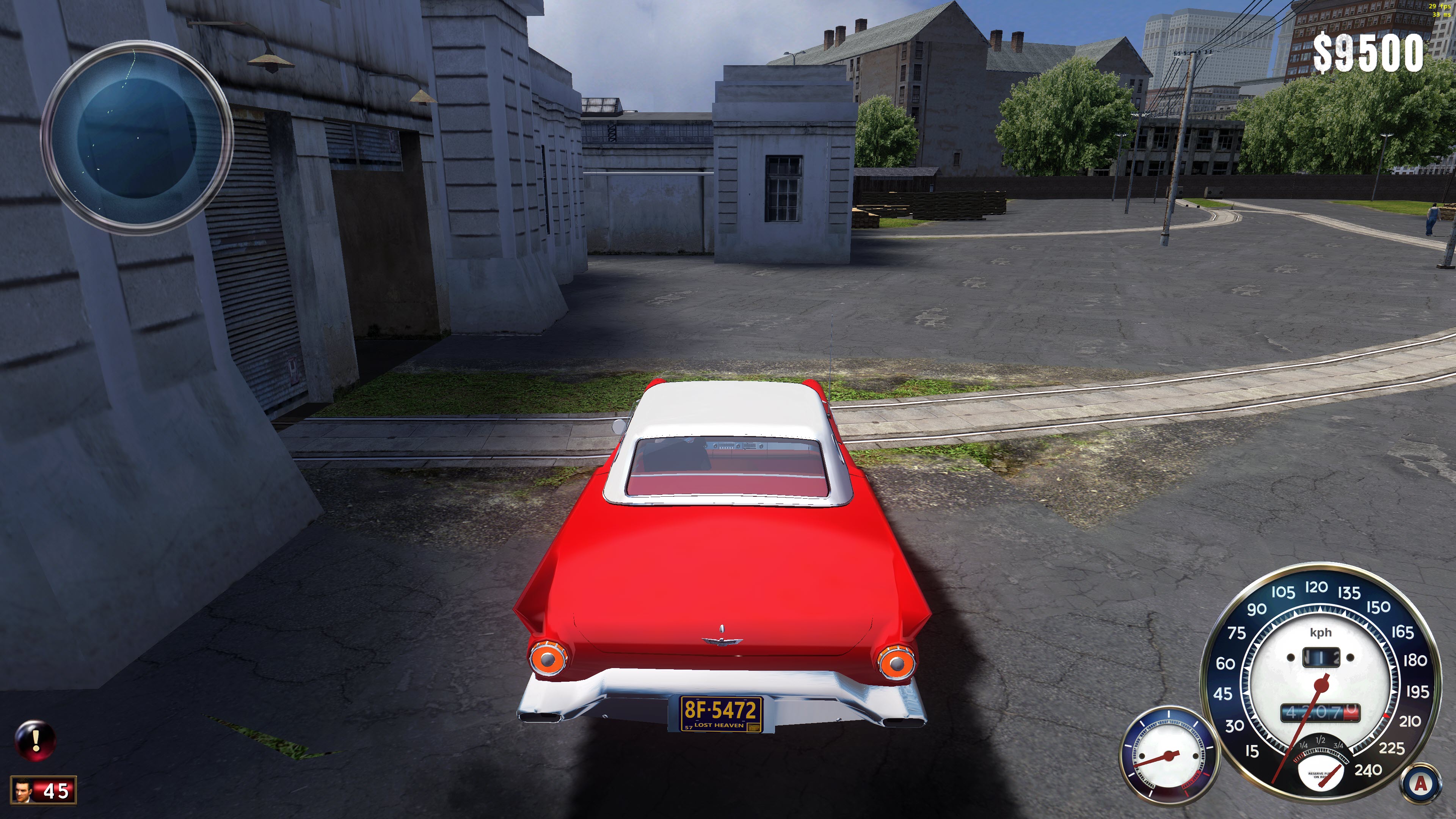The width and height of the screenshot is (1456, 819).
Task: Select the player portrait icon
Action: (23, 790)
